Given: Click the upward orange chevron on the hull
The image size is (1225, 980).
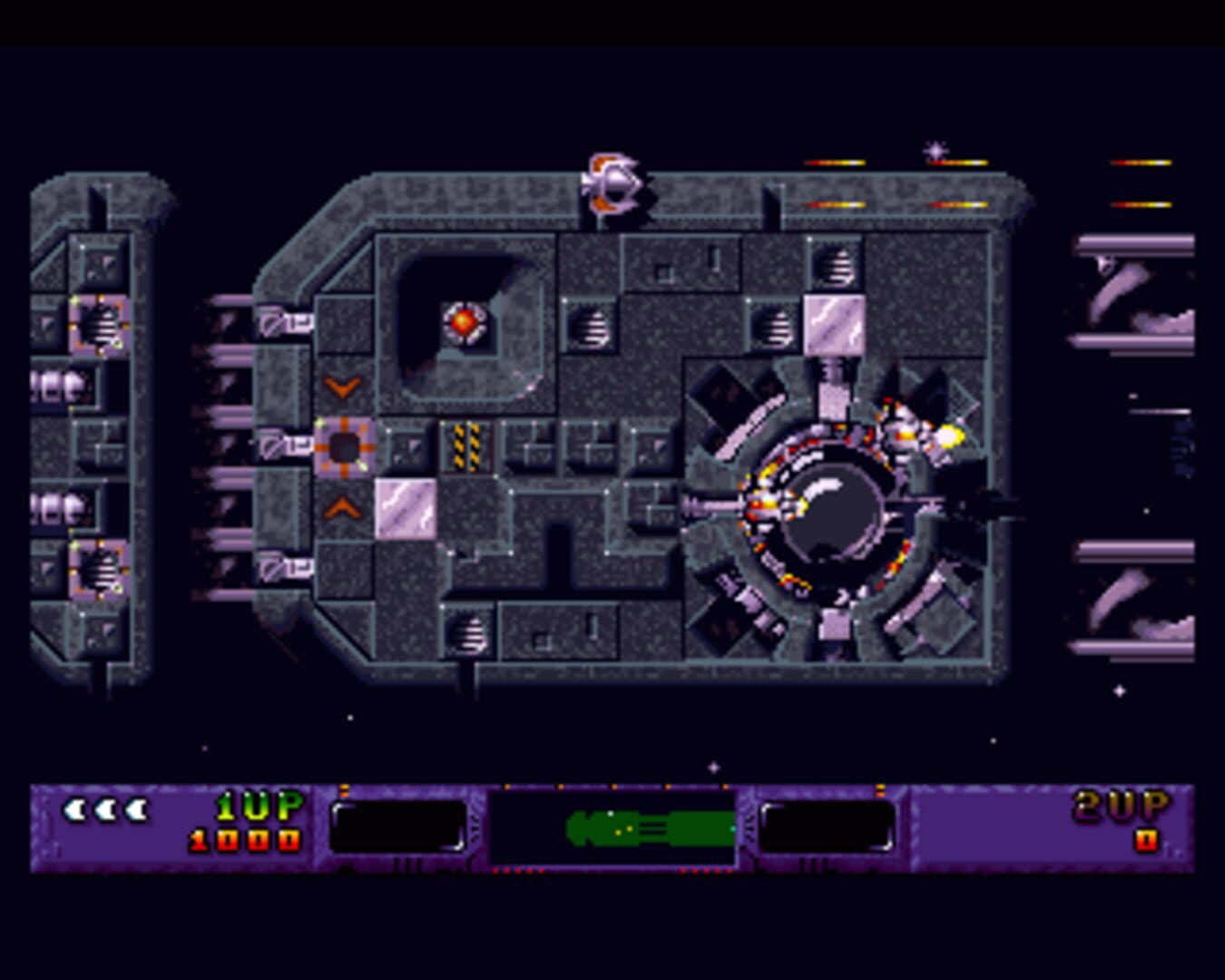Looking at the screenshot, I should coord(340,508).
